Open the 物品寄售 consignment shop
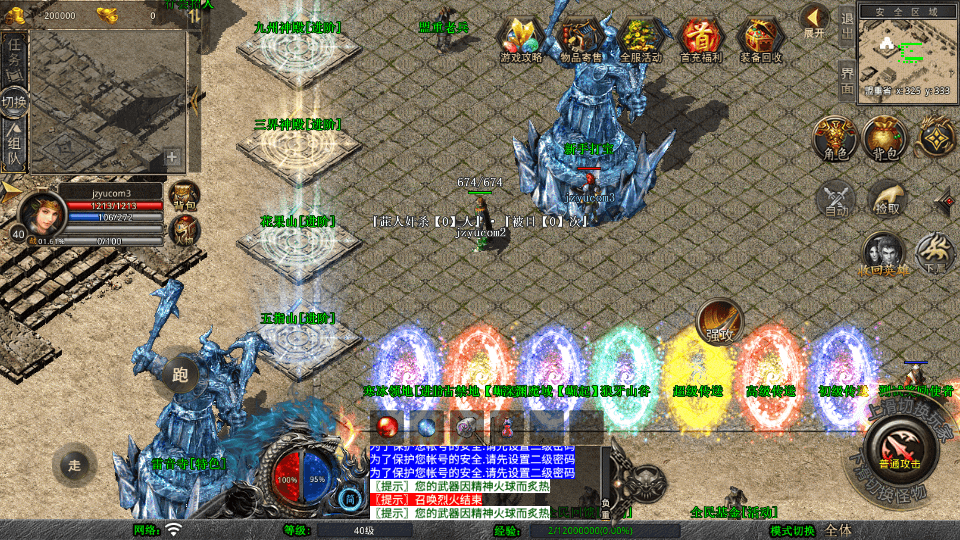960x540 pixels. click(580, 39)
